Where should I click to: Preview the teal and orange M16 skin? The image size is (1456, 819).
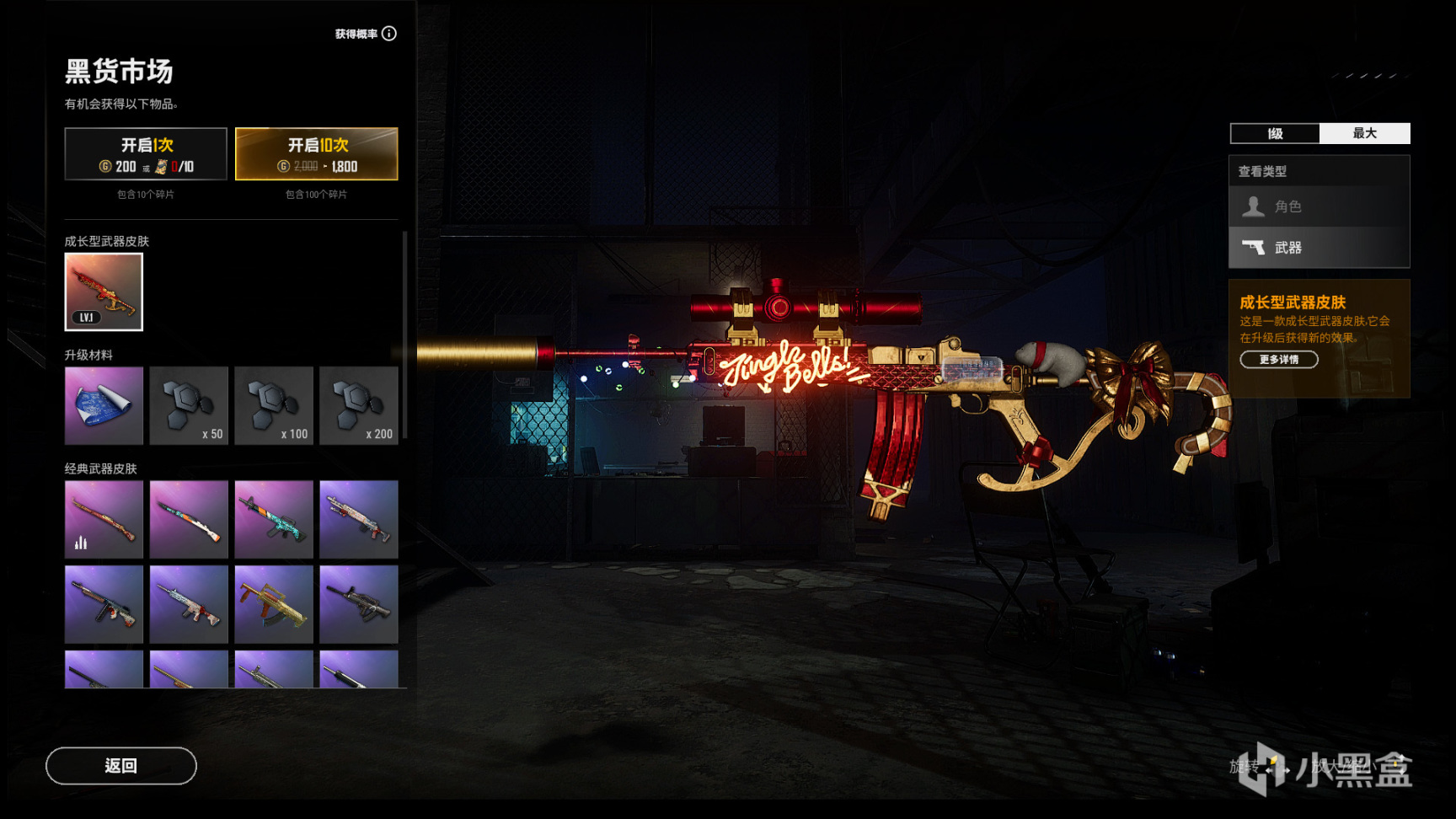[274, 519]
